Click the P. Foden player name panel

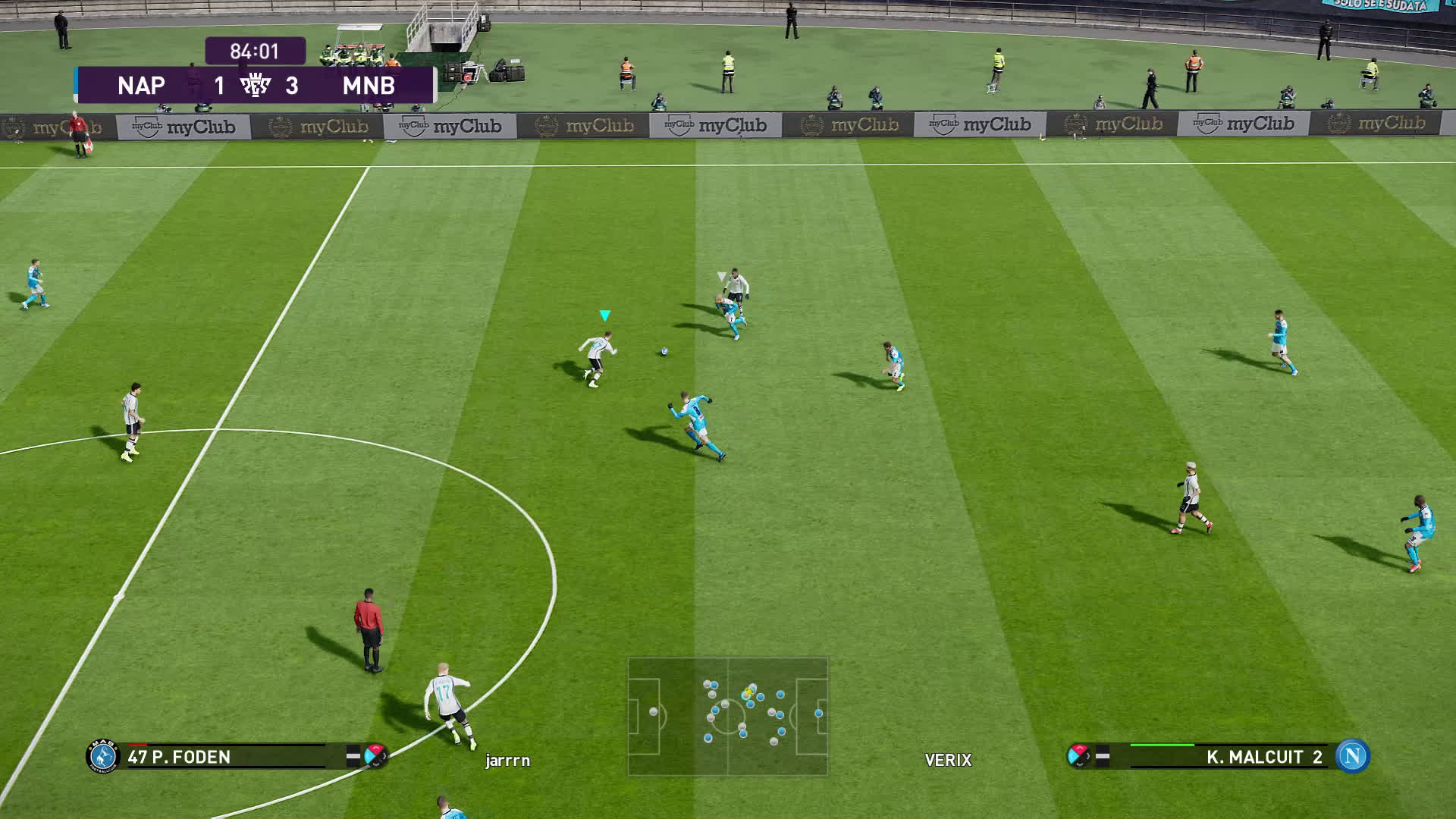[227, 757]
